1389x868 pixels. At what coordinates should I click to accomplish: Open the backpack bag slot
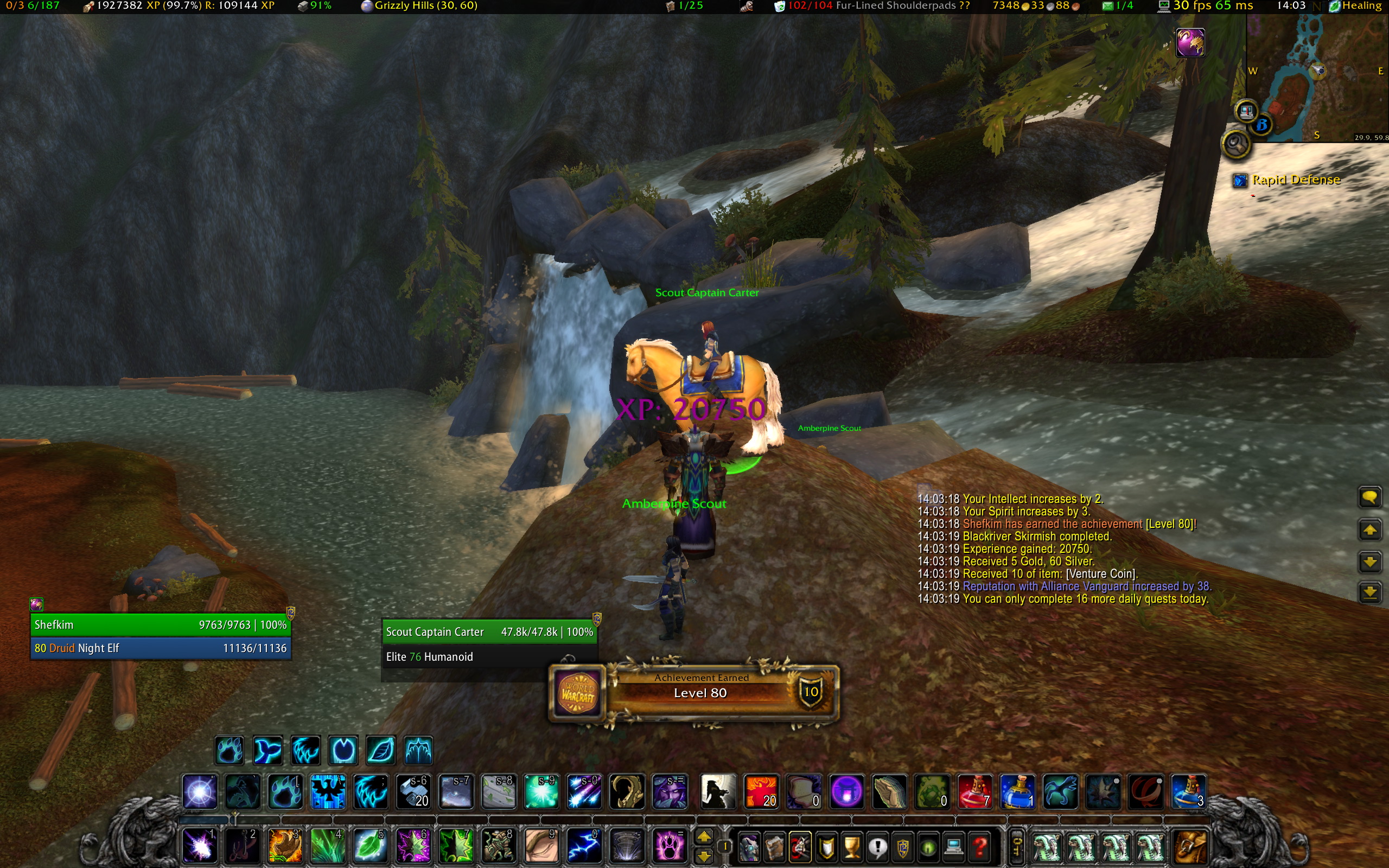click(1190, 846)
